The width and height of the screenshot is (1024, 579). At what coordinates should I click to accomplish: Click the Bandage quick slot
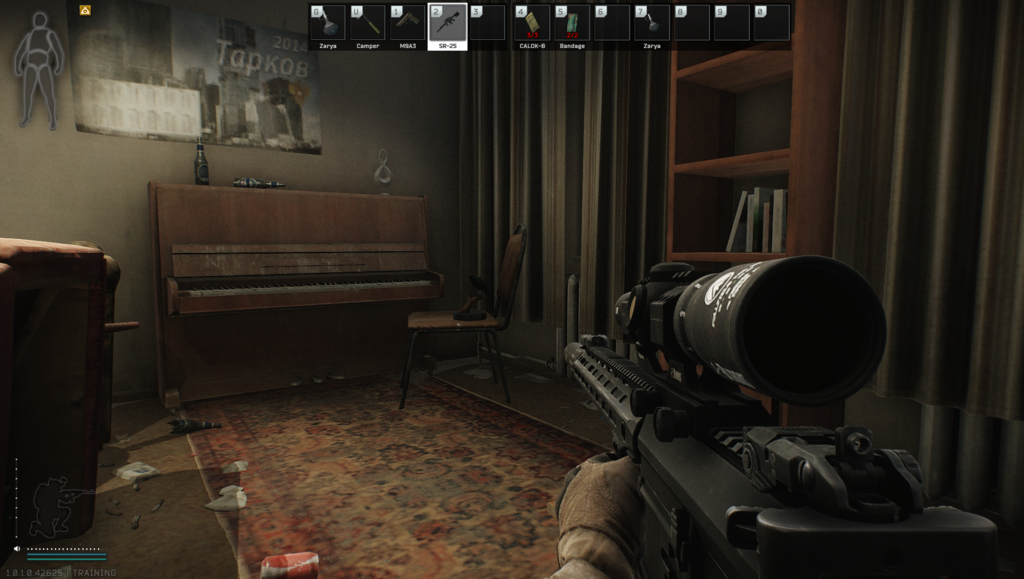(571, 23)
